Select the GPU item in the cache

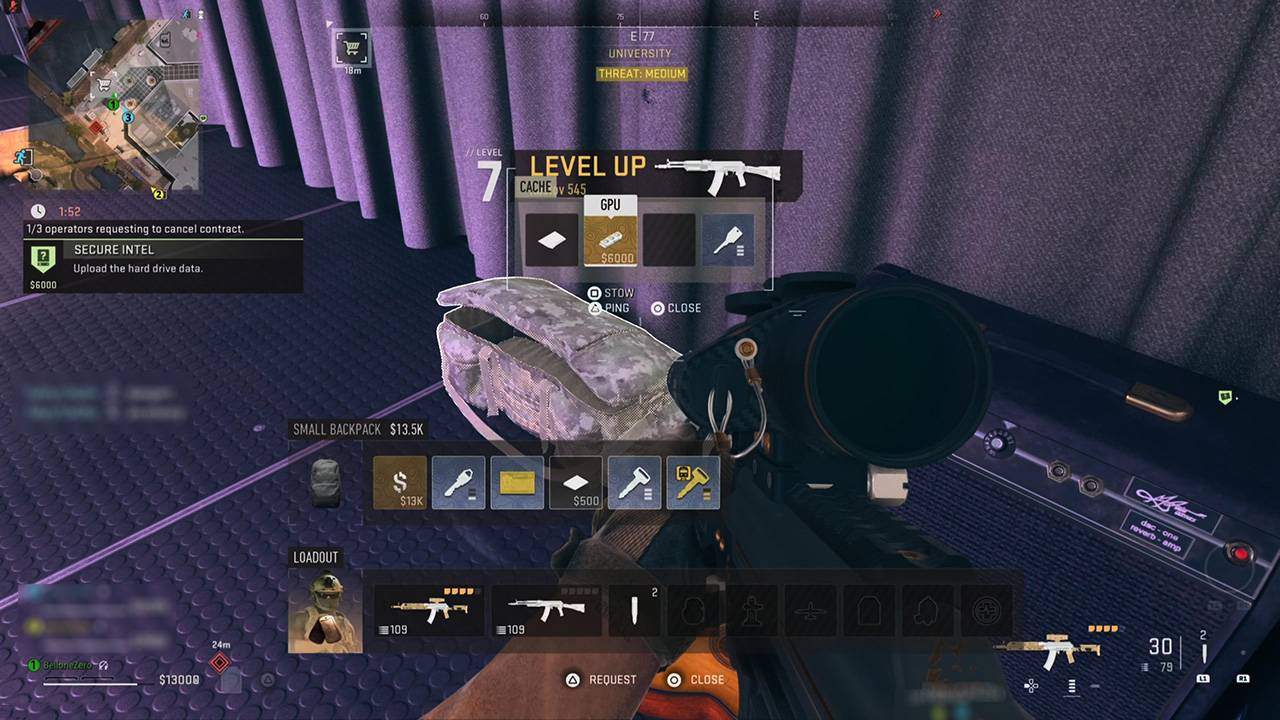(x=610, y=239)
